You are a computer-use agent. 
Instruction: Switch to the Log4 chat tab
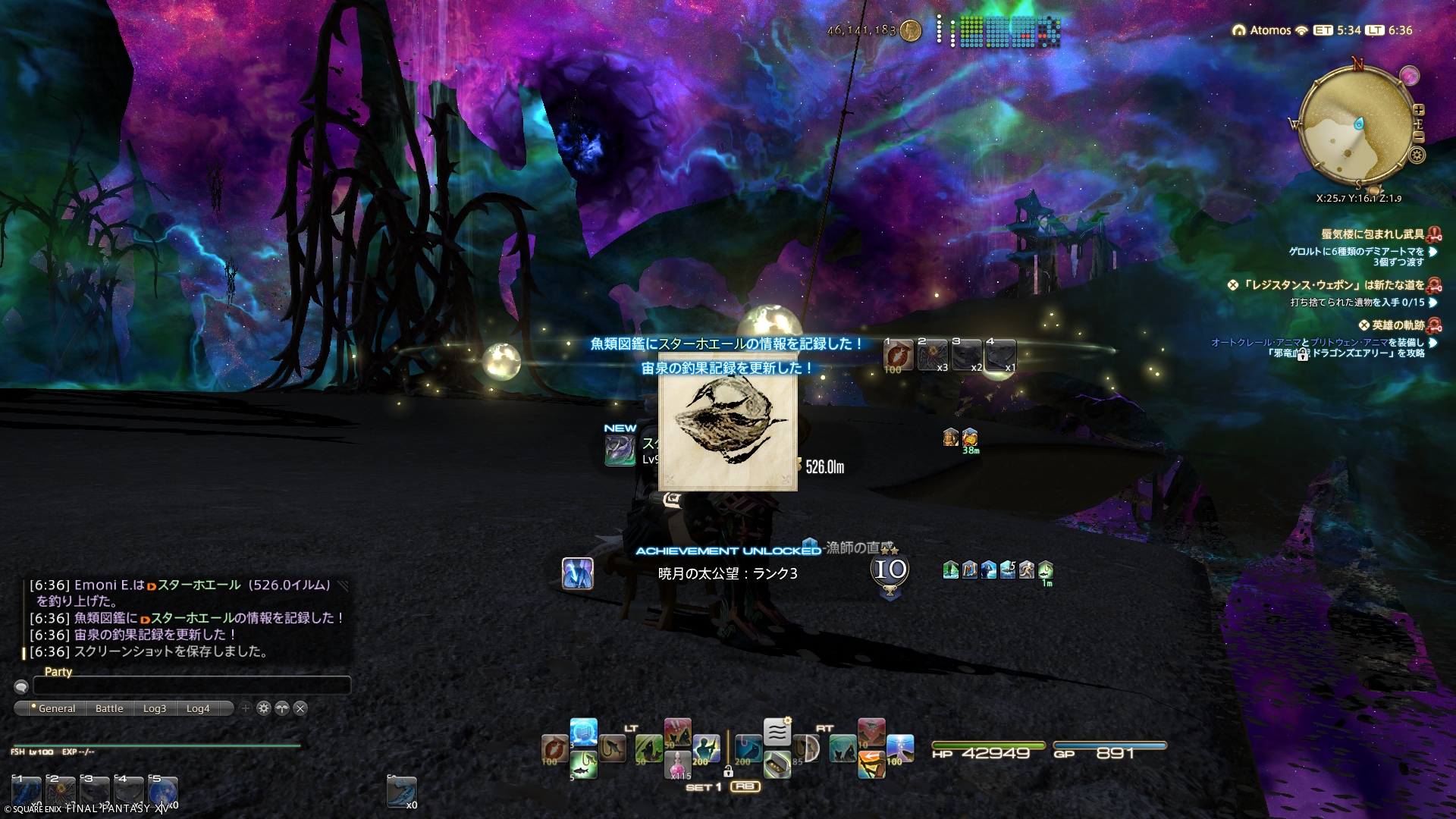(x=198, y=708)
